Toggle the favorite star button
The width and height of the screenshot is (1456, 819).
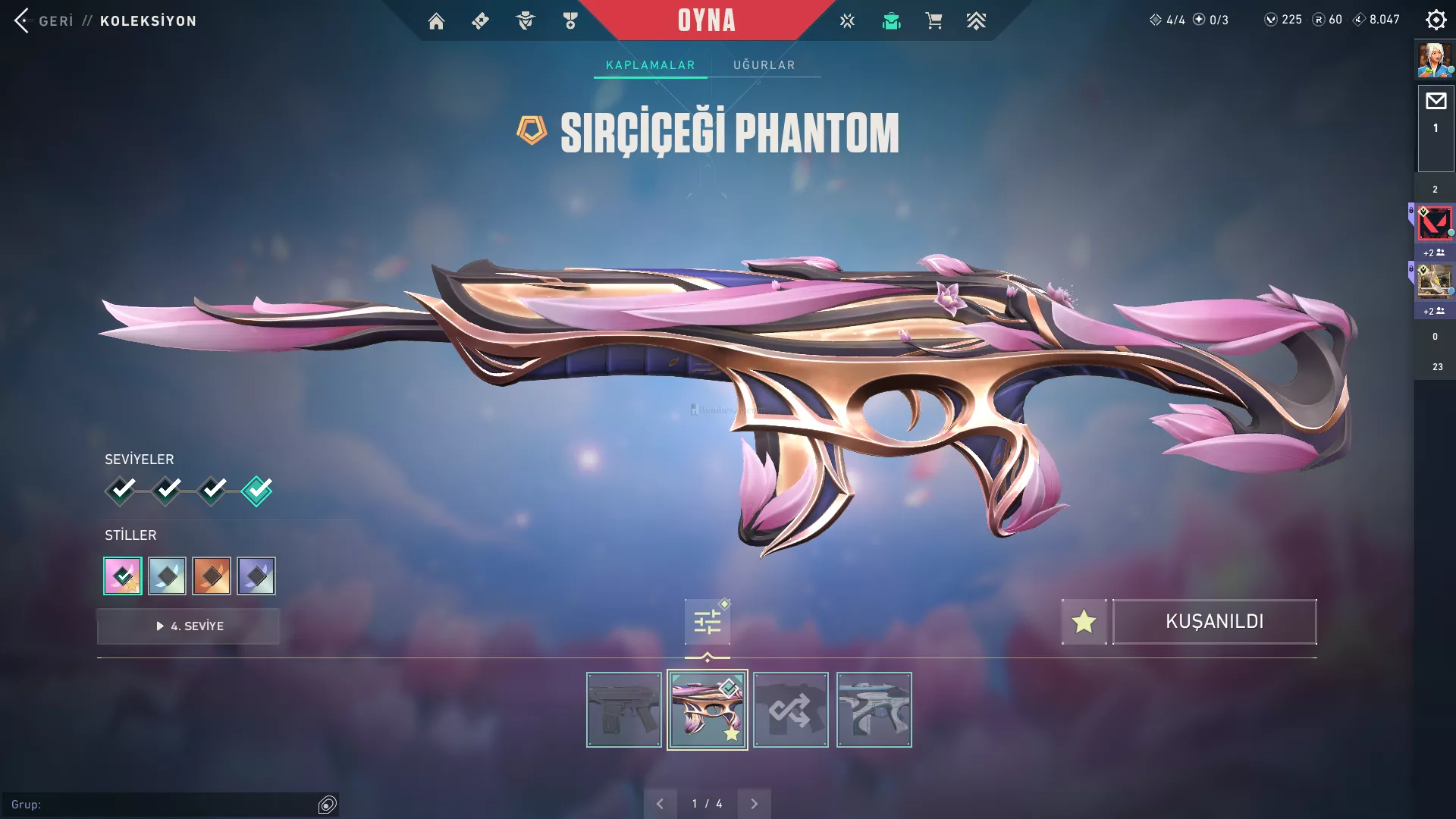(x=1084, y=622)
